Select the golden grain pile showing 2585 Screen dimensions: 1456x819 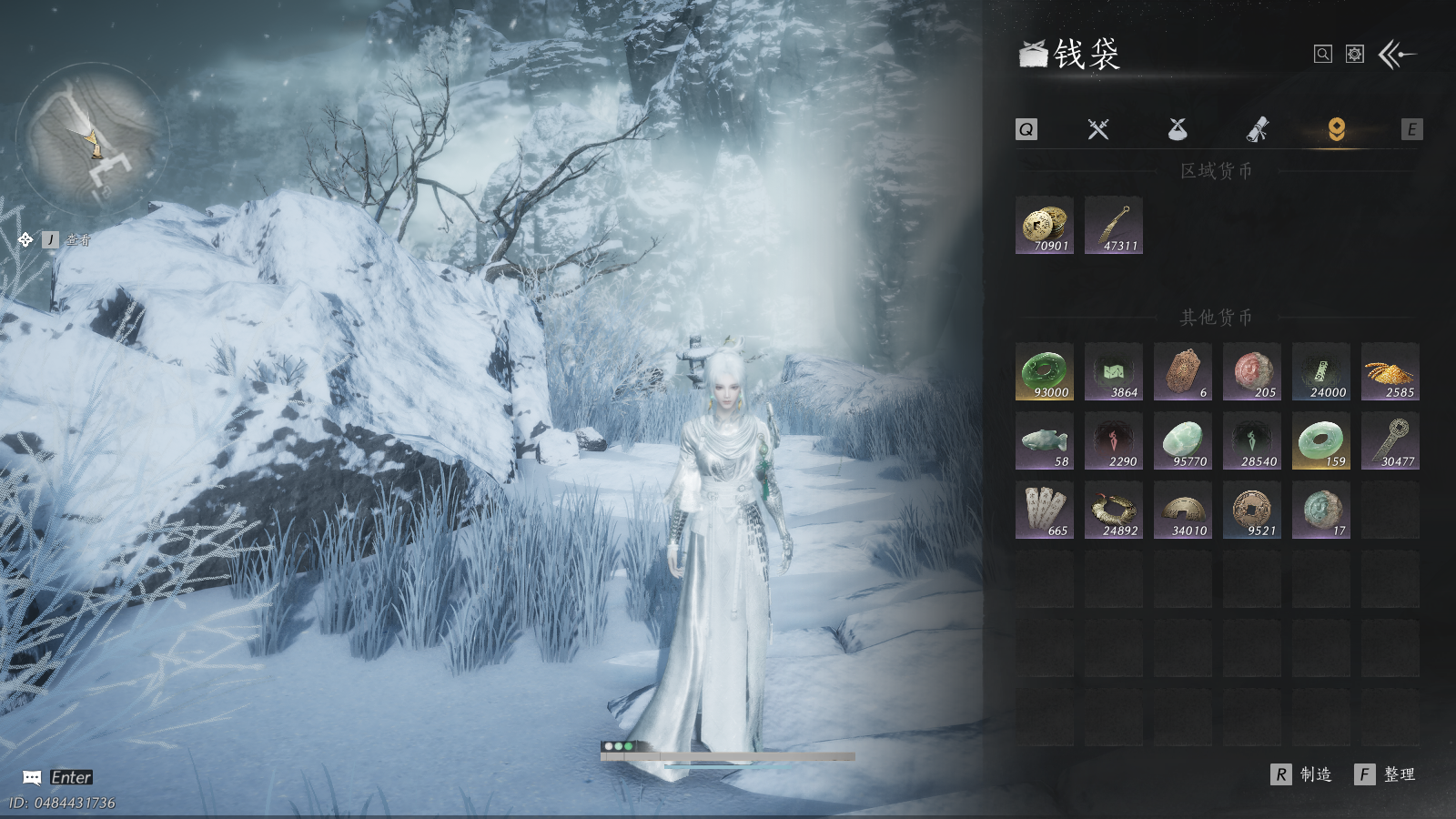[1390, 371]
